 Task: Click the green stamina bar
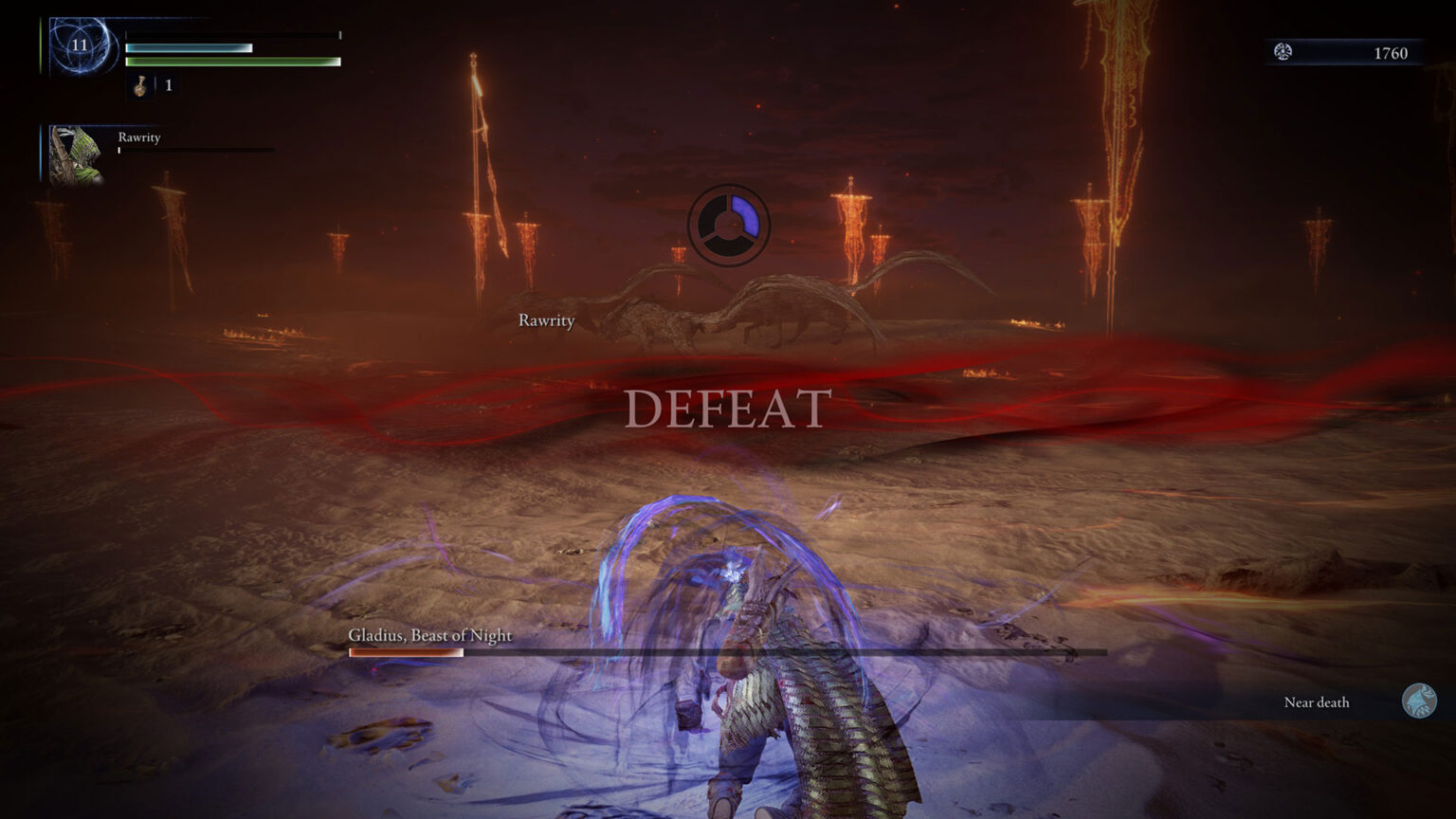coord(231,62)
